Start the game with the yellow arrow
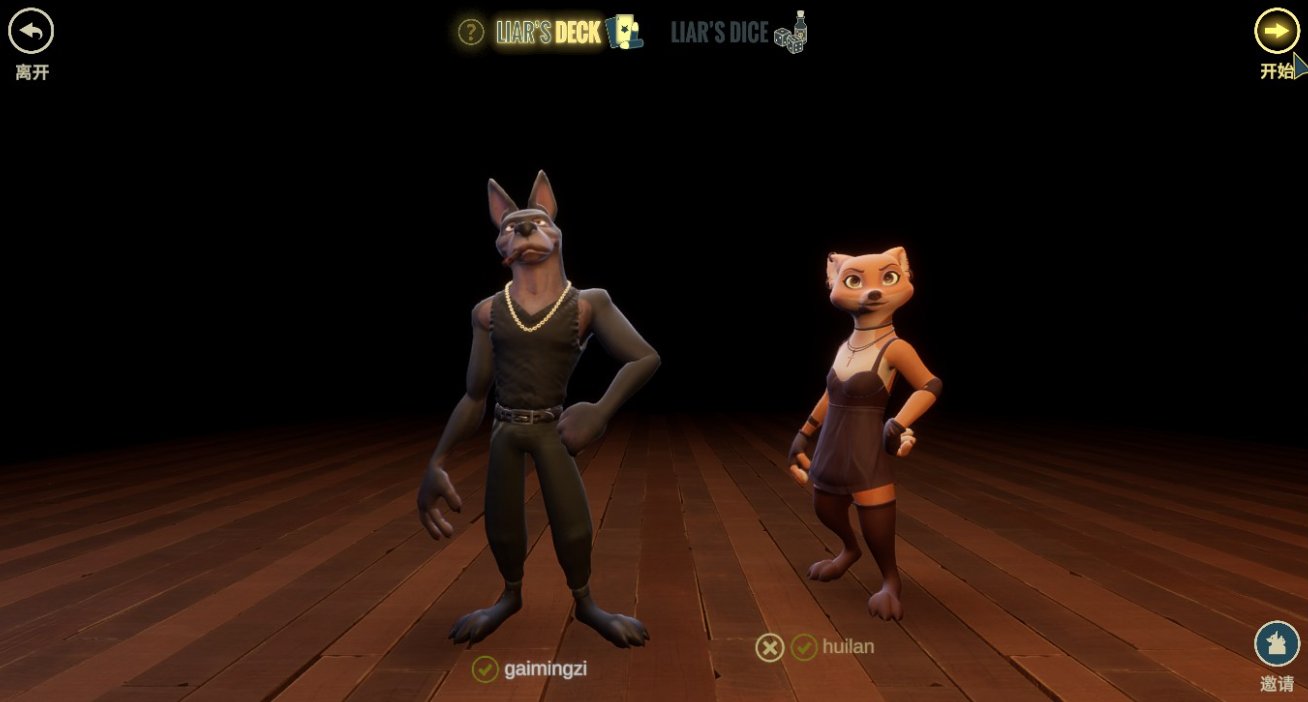 [x=1276, y=31]
